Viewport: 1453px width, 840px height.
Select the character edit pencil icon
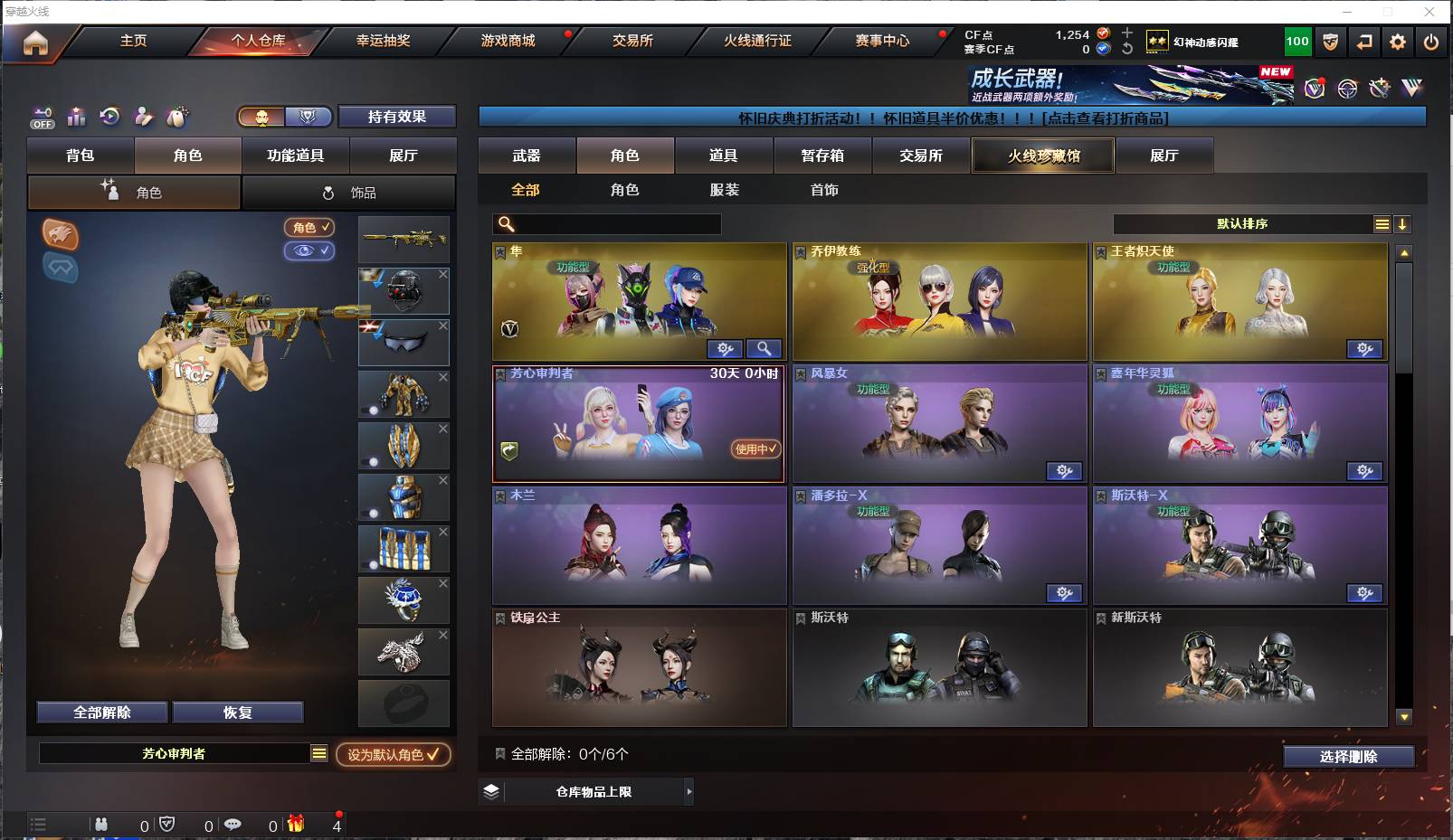coord(143,116)
